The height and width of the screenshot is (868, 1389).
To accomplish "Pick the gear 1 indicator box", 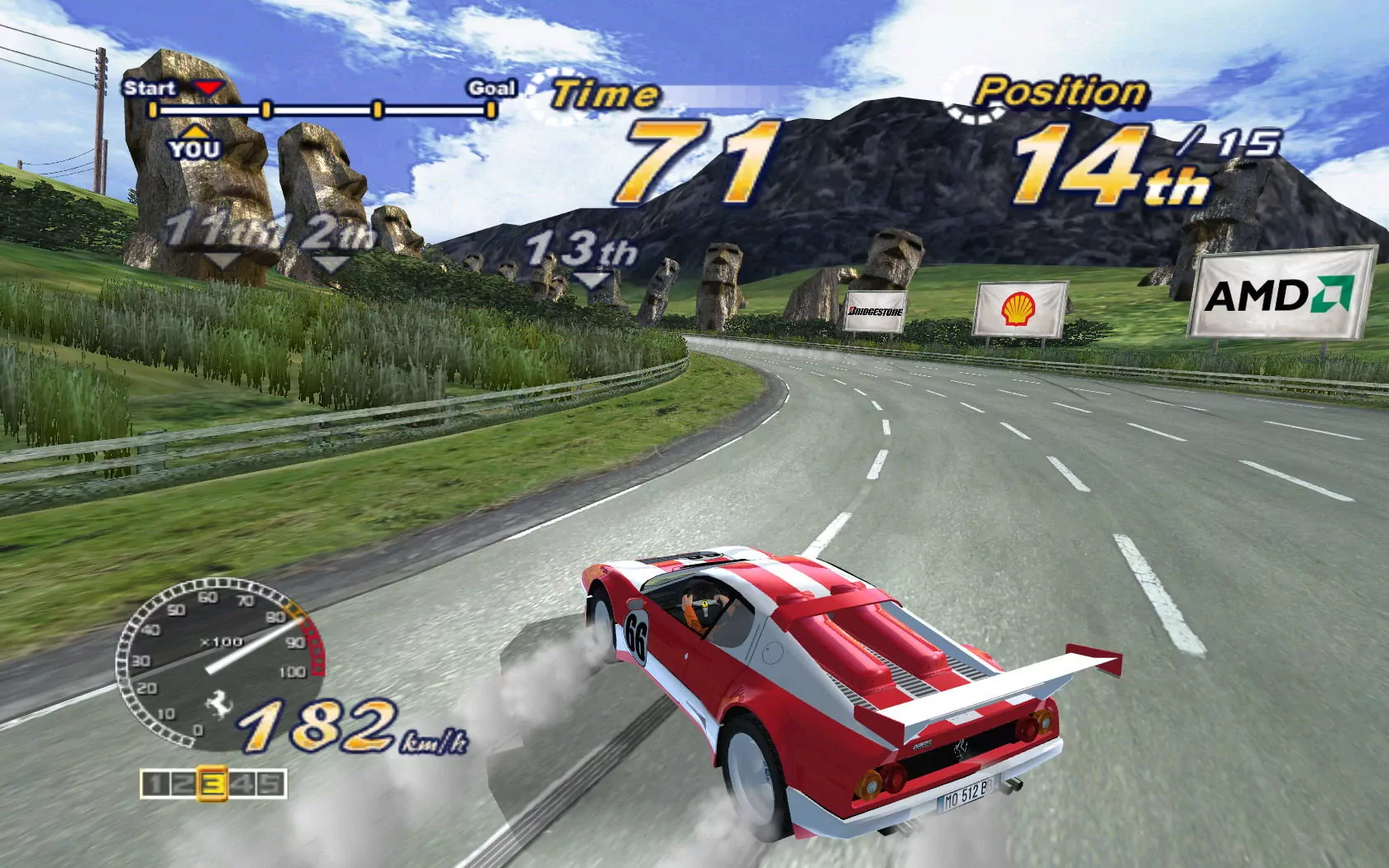I will (x=155, y=784).
